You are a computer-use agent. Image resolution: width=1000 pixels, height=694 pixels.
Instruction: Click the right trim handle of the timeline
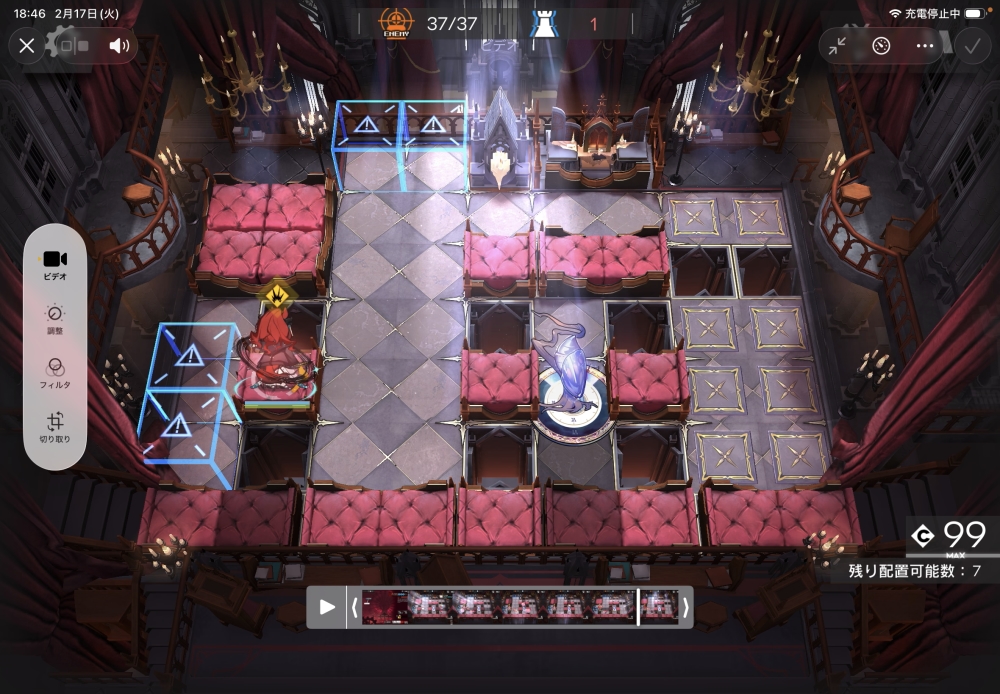[685, 607]
